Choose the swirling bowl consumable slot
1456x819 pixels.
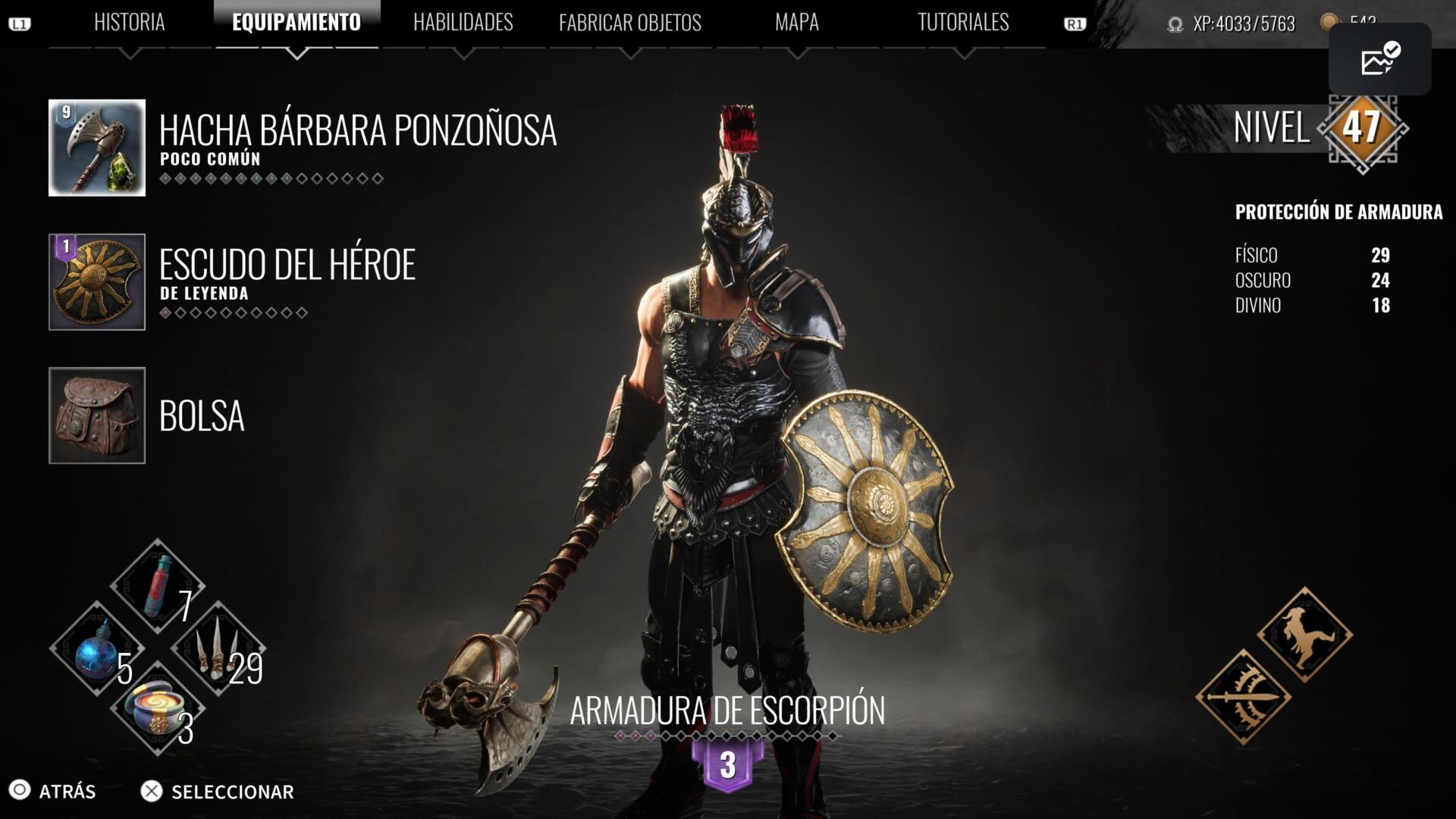[x=158, y=709]
